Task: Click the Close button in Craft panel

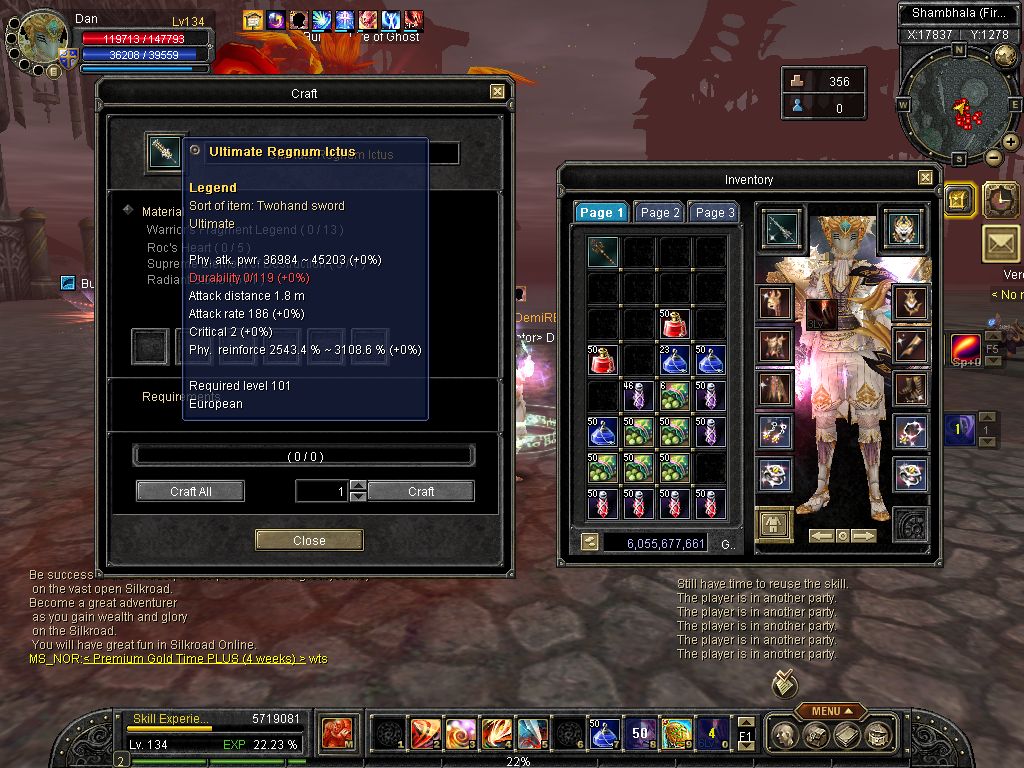Action: [309, 540]
